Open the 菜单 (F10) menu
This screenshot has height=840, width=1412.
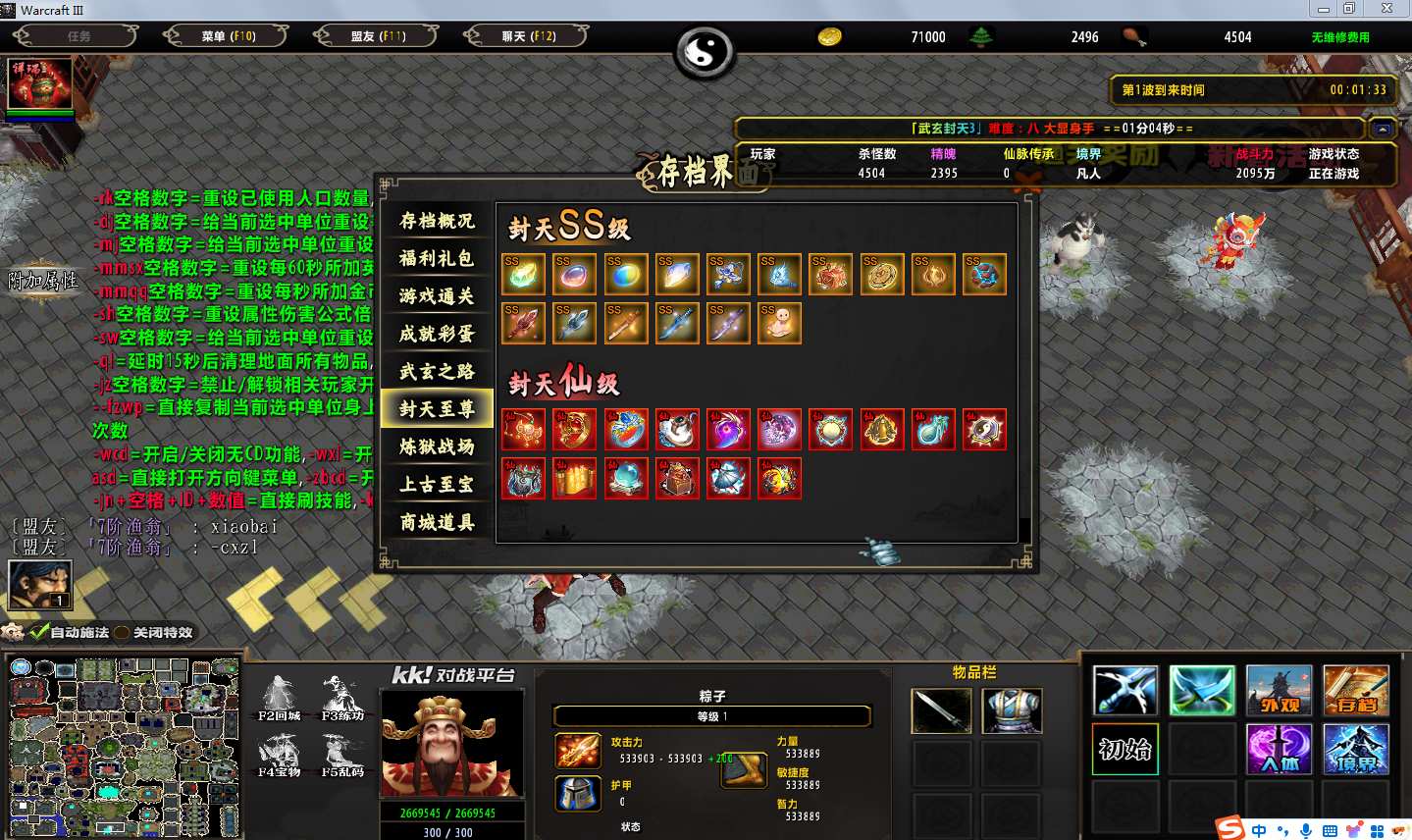click(228, 36)
